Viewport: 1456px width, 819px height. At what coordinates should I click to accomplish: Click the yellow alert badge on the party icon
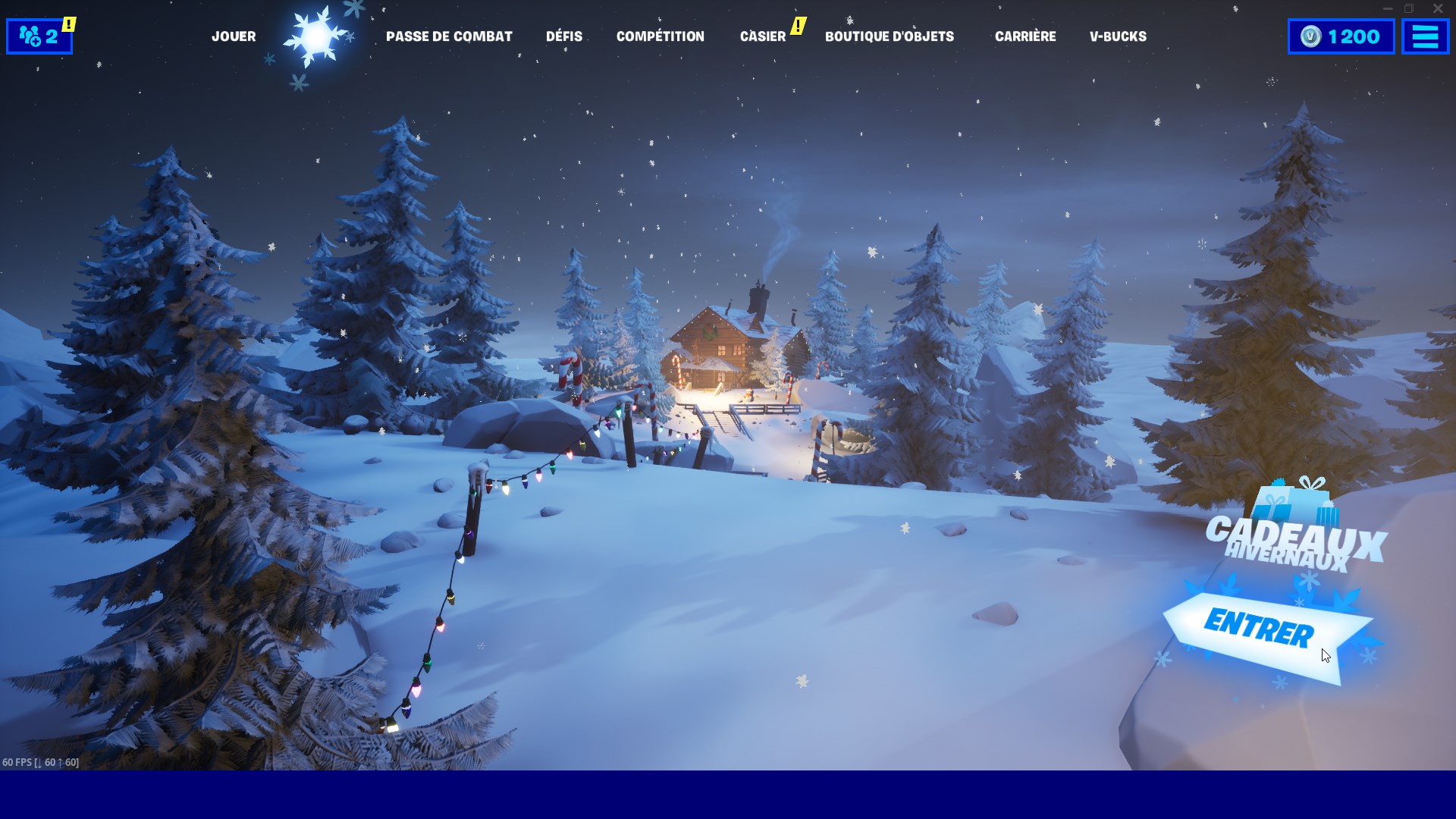pos(68,23)
